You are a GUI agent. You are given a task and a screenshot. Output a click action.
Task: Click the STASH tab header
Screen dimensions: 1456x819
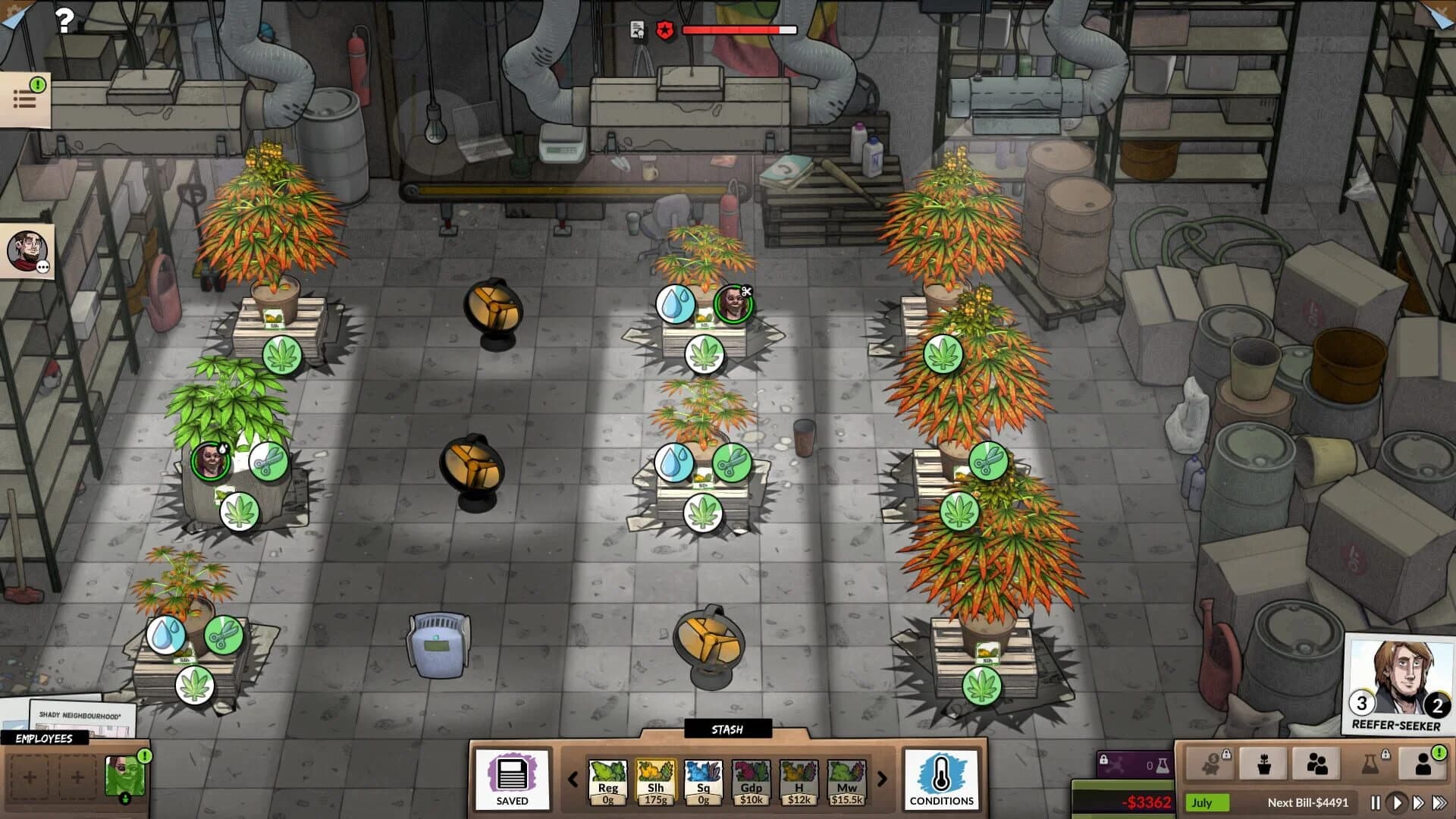[728, 730]
